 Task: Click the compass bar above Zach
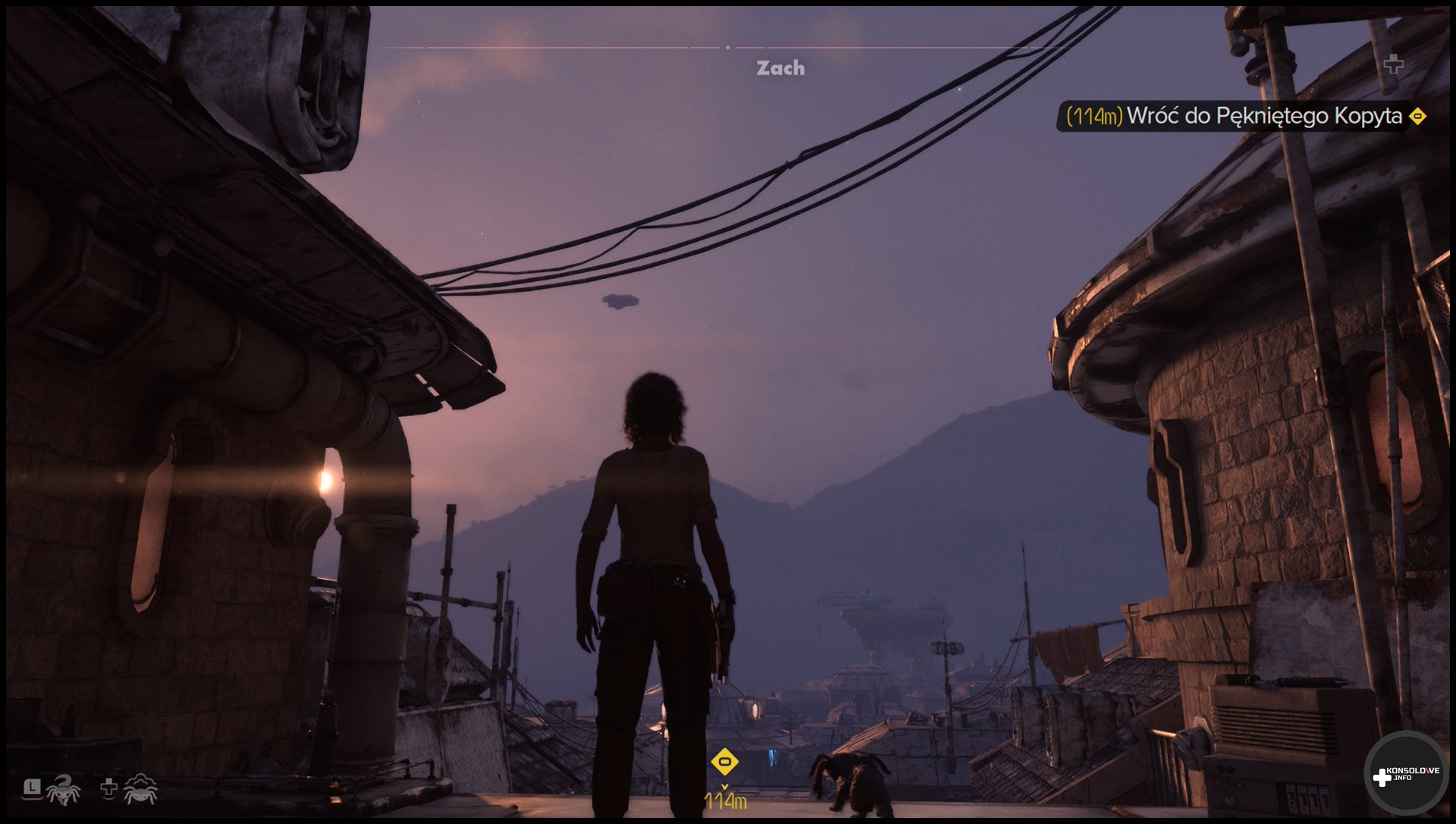[726, 48]
